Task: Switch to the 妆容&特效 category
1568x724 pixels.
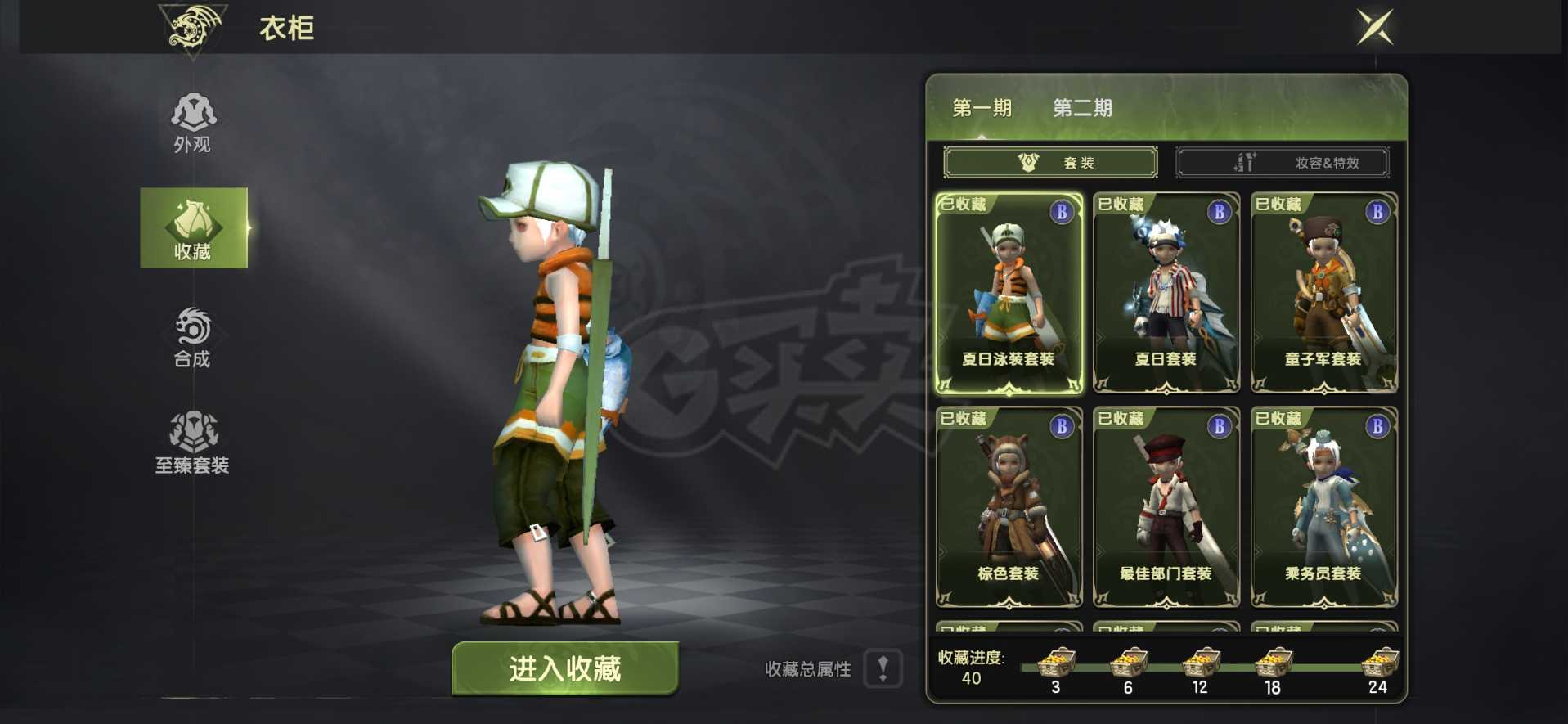Action: click(x=1282, y=161)
